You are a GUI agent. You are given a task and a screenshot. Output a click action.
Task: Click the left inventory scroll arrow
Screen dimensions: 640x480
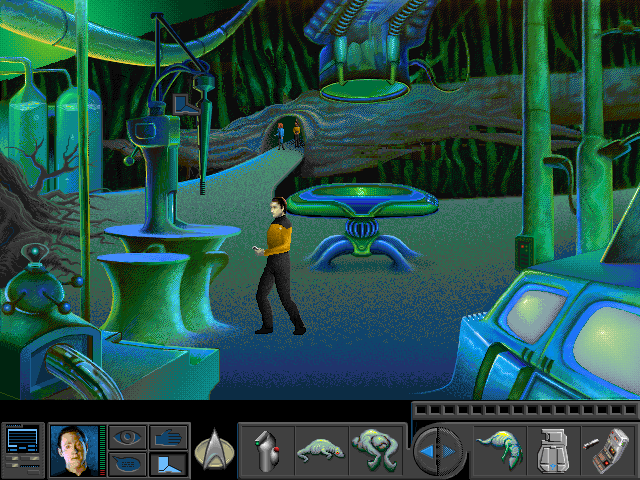point(427,450)
